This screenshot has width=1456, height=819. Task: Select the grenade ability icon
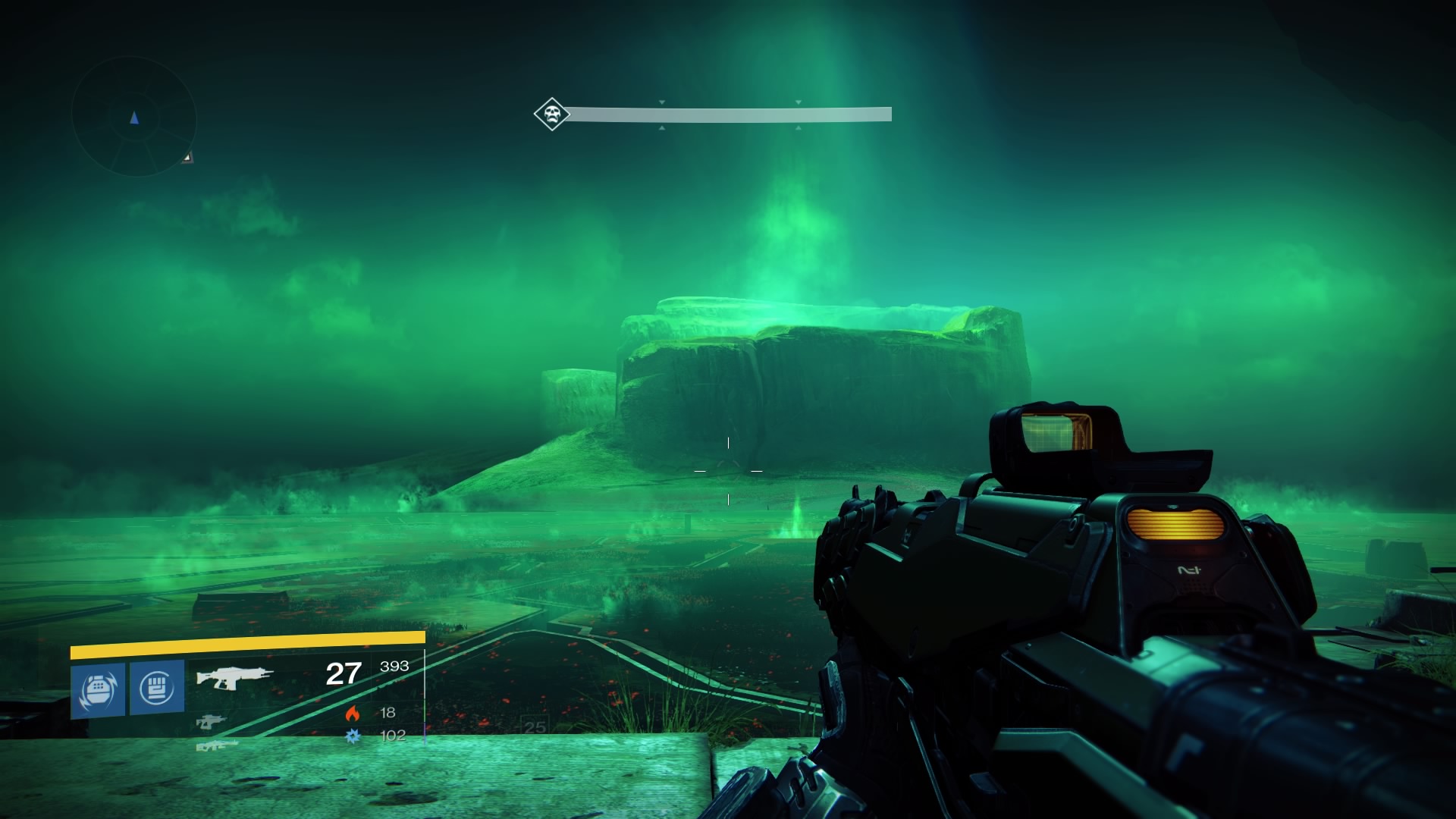tap(98, 689)
